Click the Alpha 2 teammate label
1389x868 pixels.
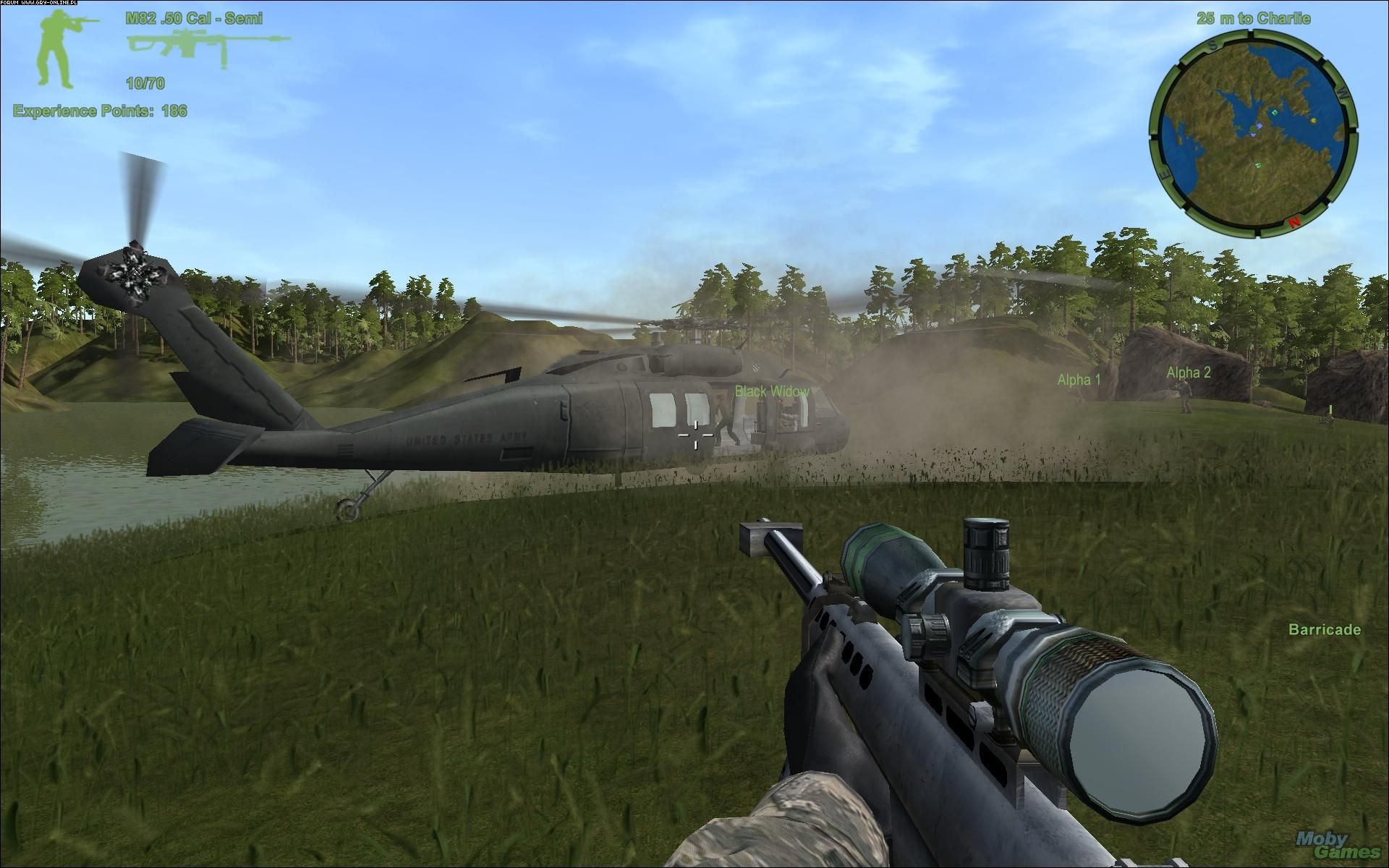tap(1188, 375)
